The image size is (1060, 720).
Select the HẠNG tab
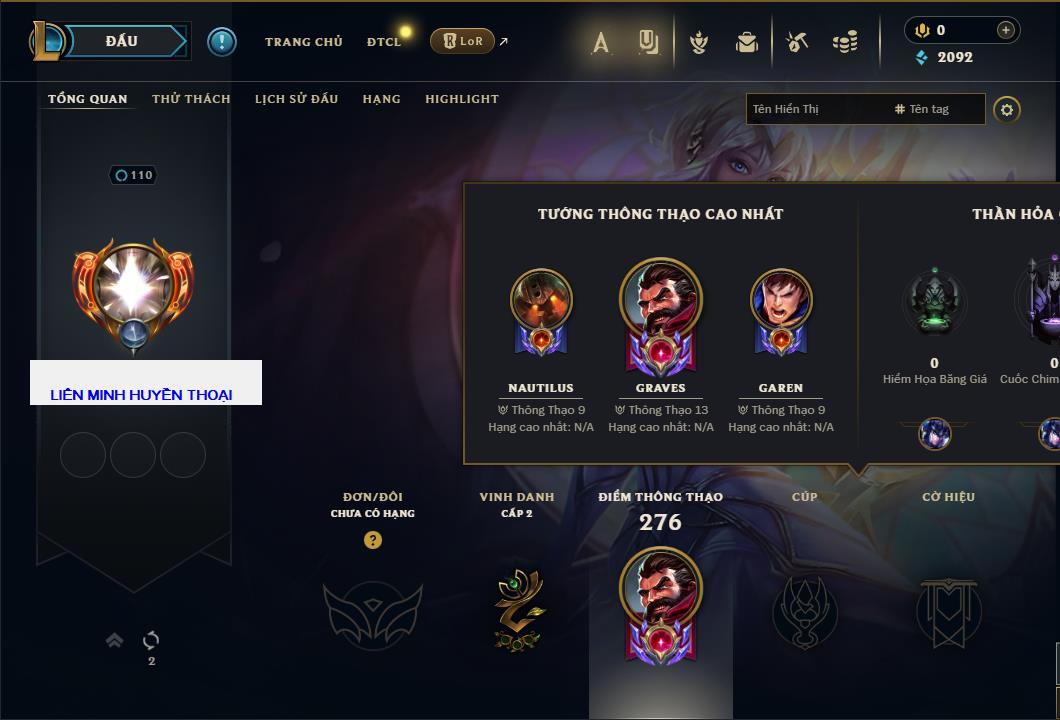381,99
